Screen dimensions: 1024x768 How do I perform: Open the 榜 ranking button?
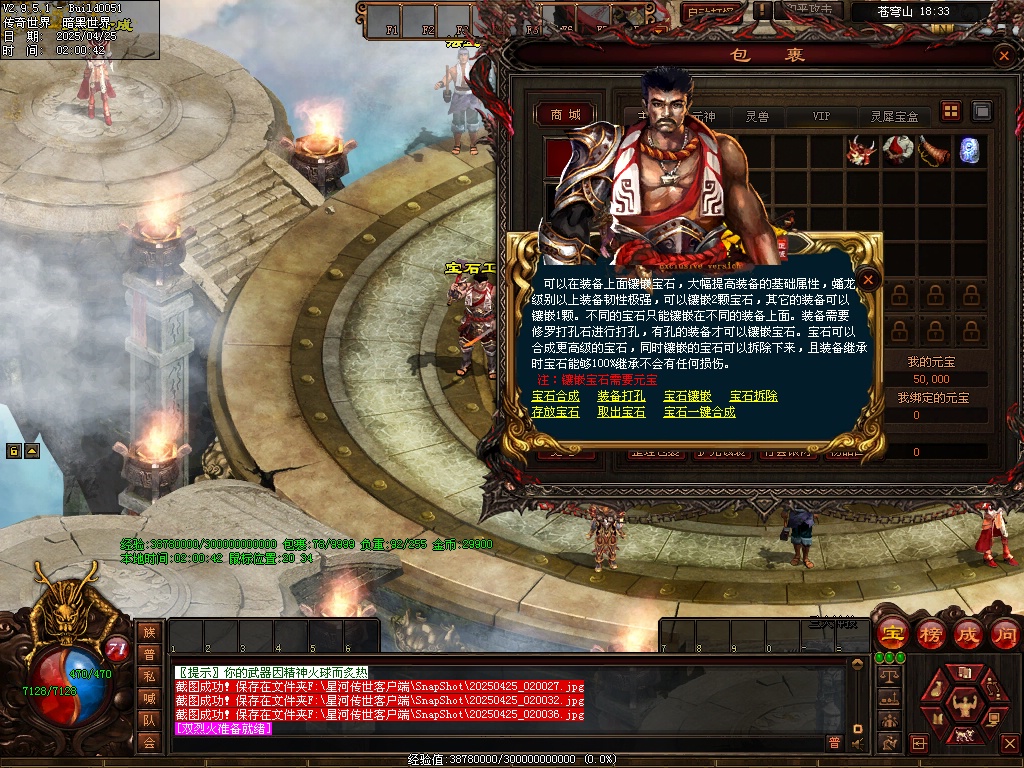(x=930, y=634)
